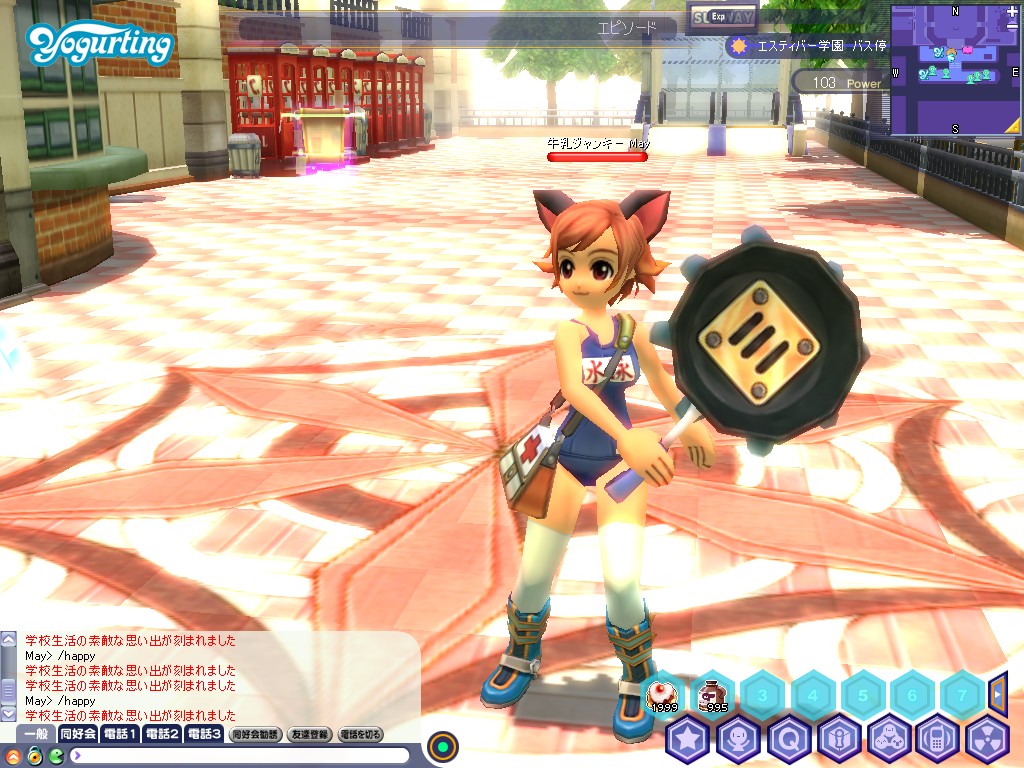Zoom in the minimap with plus button
This screenshot has height=768, width=1024.
tap(1012, 12)
